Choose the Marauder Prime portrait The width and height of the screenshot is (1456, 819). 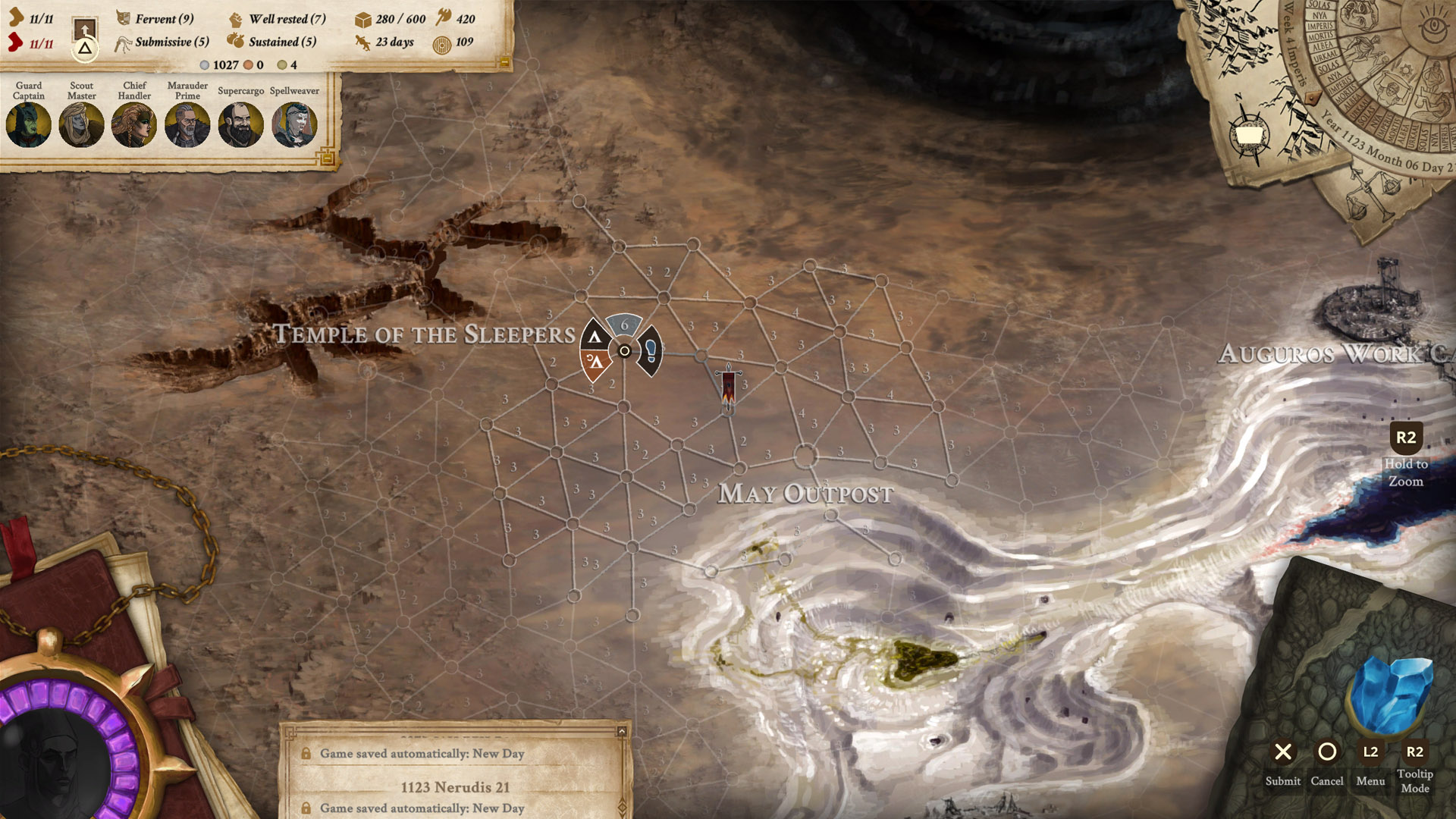point(187,124)
